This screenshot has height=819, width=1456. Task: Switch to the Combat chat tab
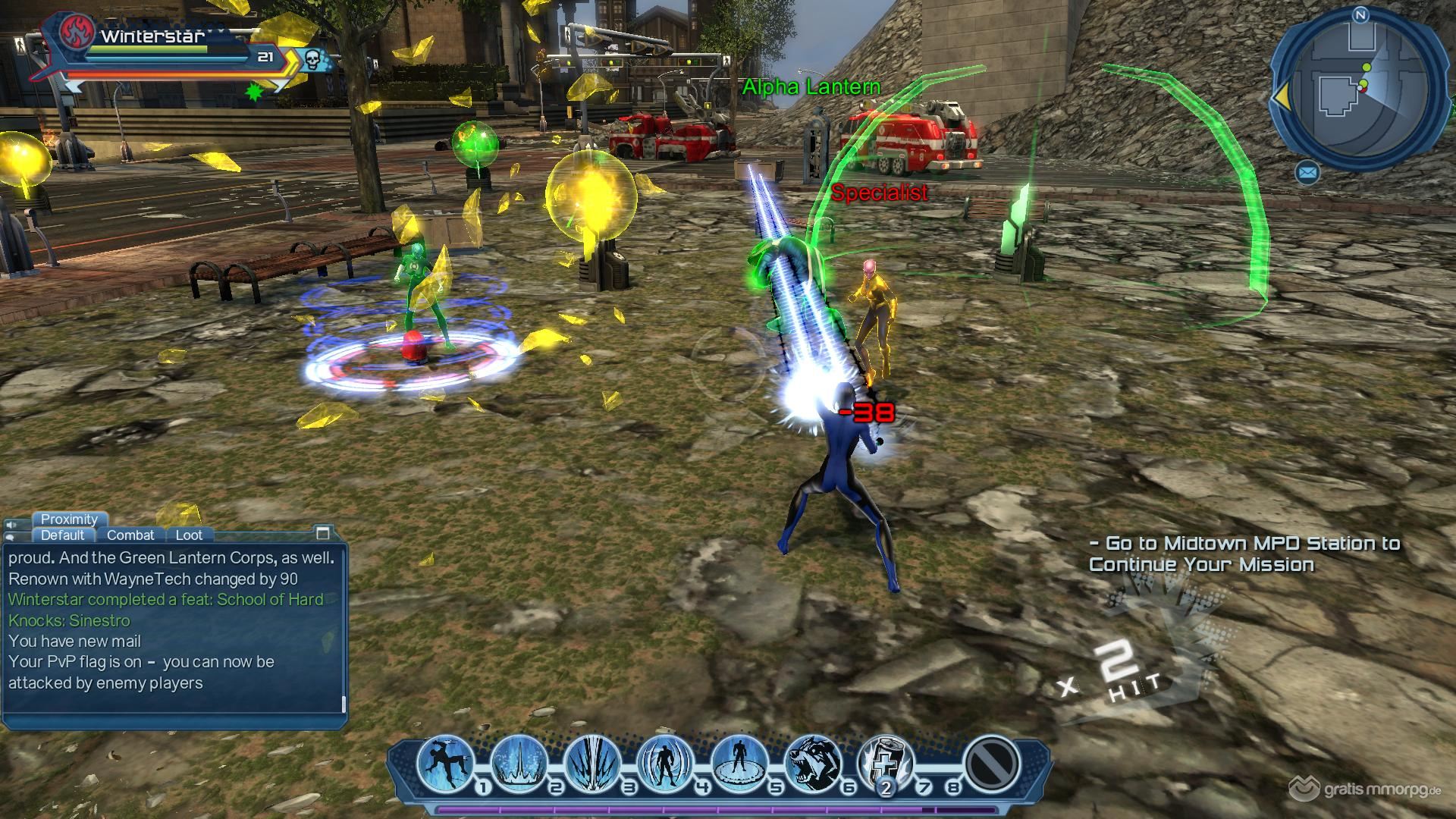point(130,535)
